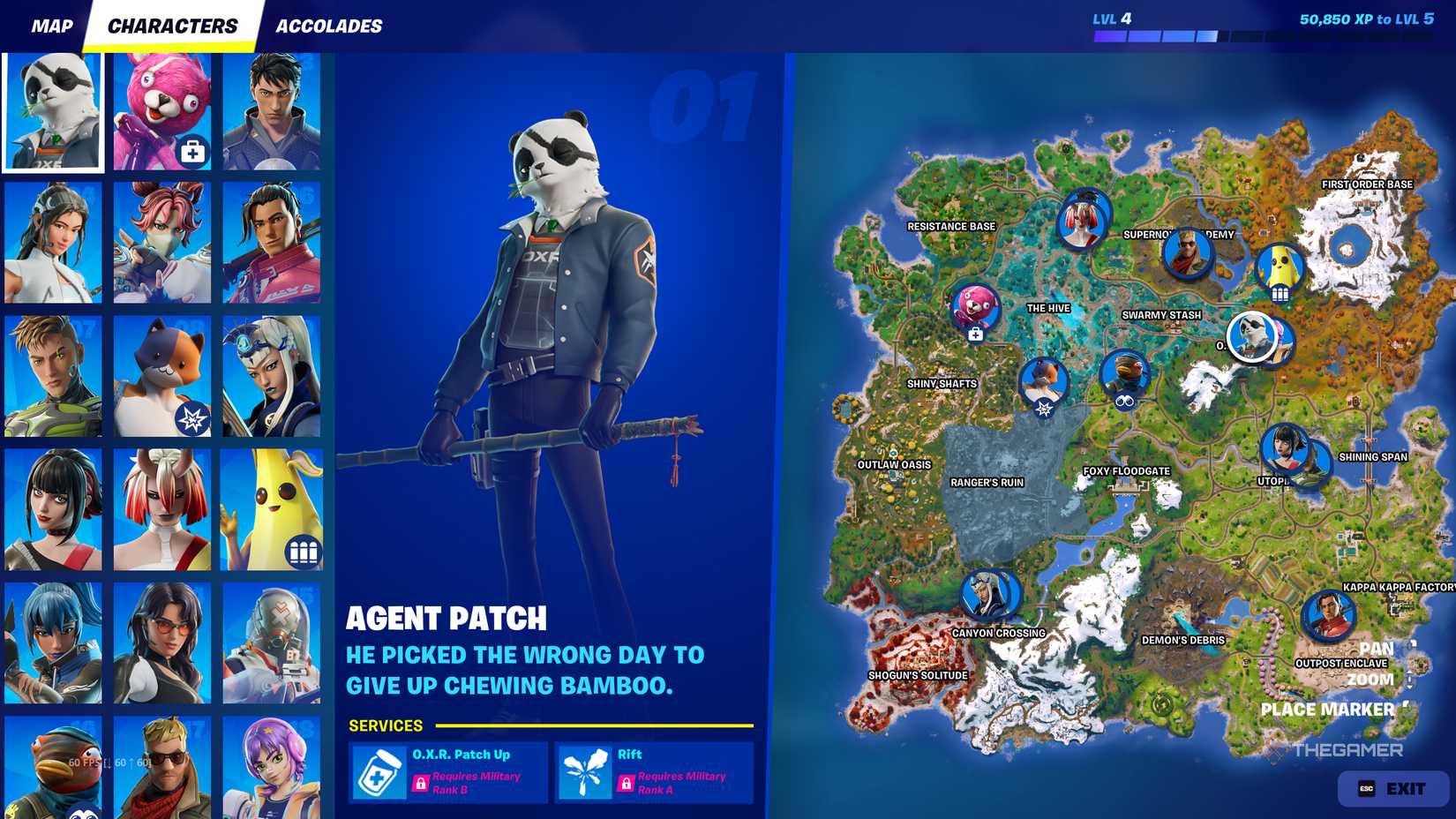Screen dimensions: 1456x819
Task: Select Agent Patch's portrait in the character grid
Action: (x=52, y=108)
